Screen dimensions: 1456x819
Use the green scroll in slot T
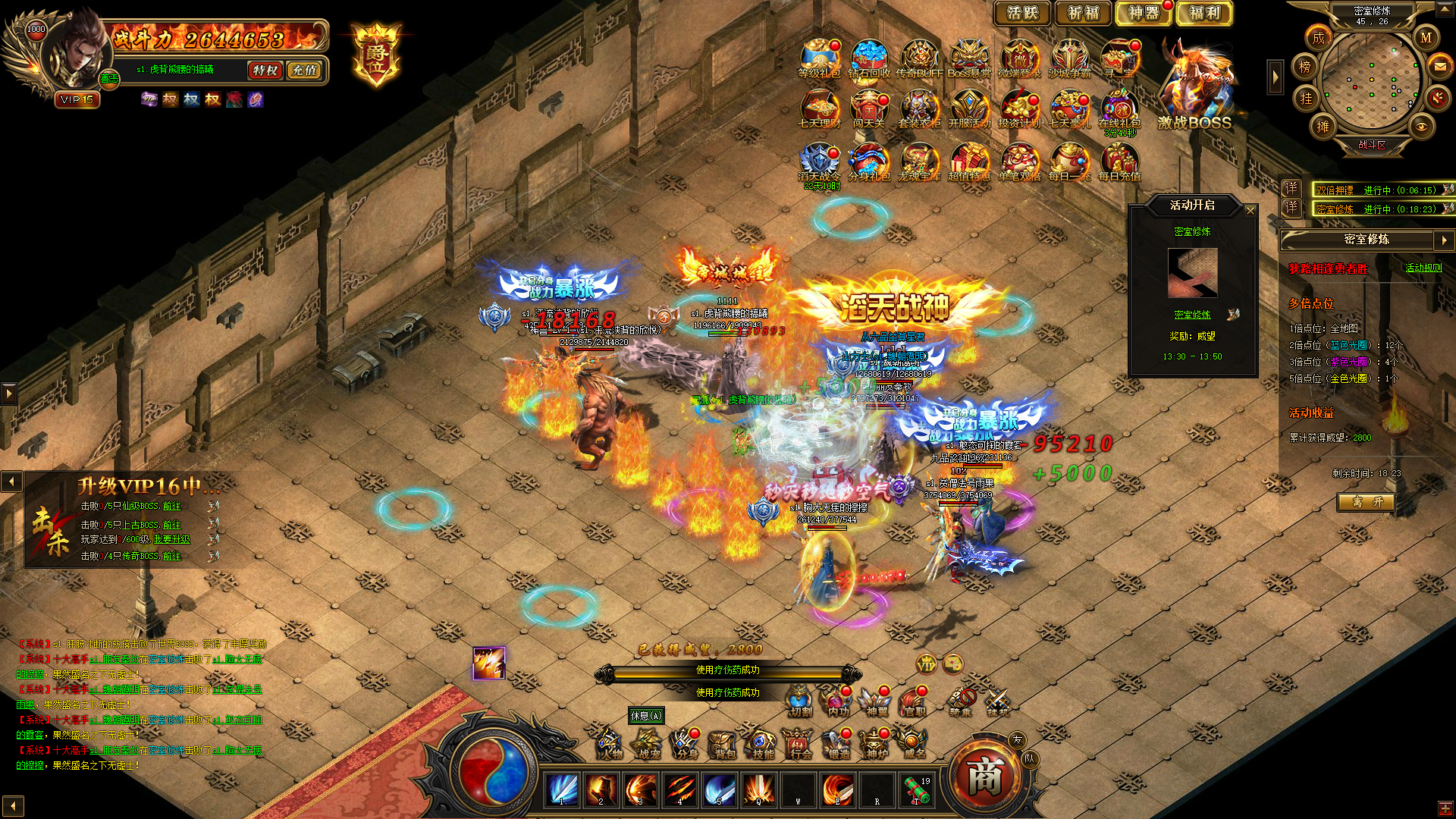coord(916,790)
